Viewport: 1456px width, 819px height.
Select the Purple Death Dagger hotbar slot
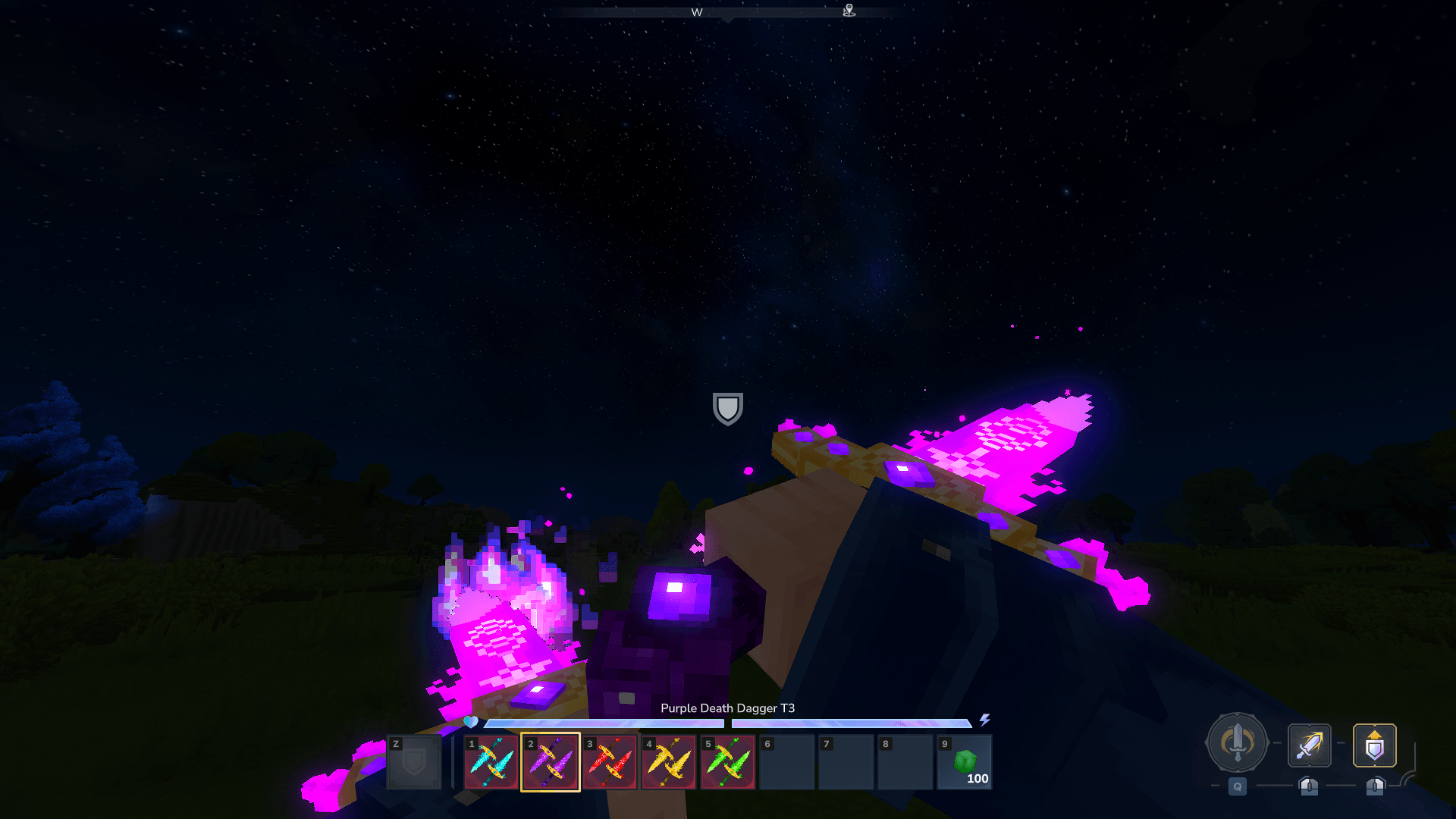click(551, 762)
